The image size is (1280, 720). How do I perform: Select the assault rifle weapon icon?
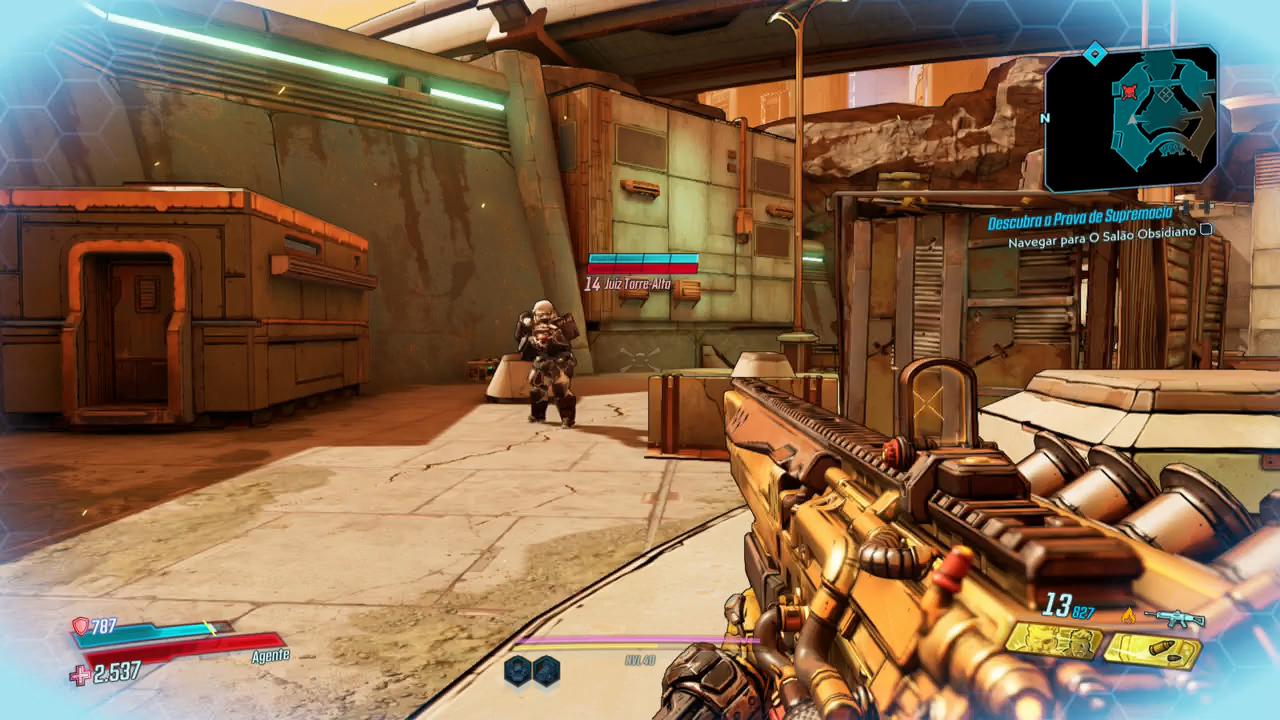coord(1173,618)
